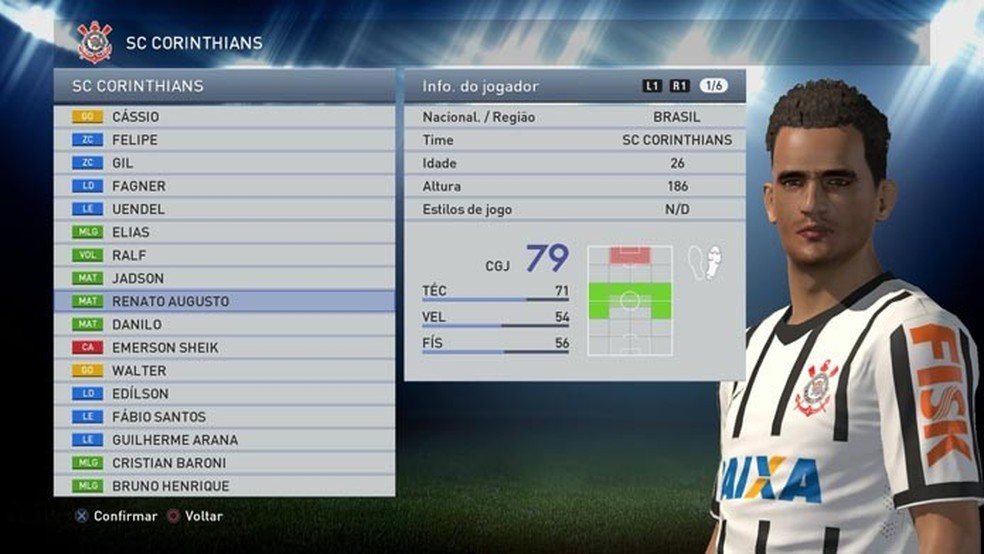Click the 1/6 page indicator
The height and width of the screenshot is (554, 984).
pyautogui.click(x=713, y=86)
